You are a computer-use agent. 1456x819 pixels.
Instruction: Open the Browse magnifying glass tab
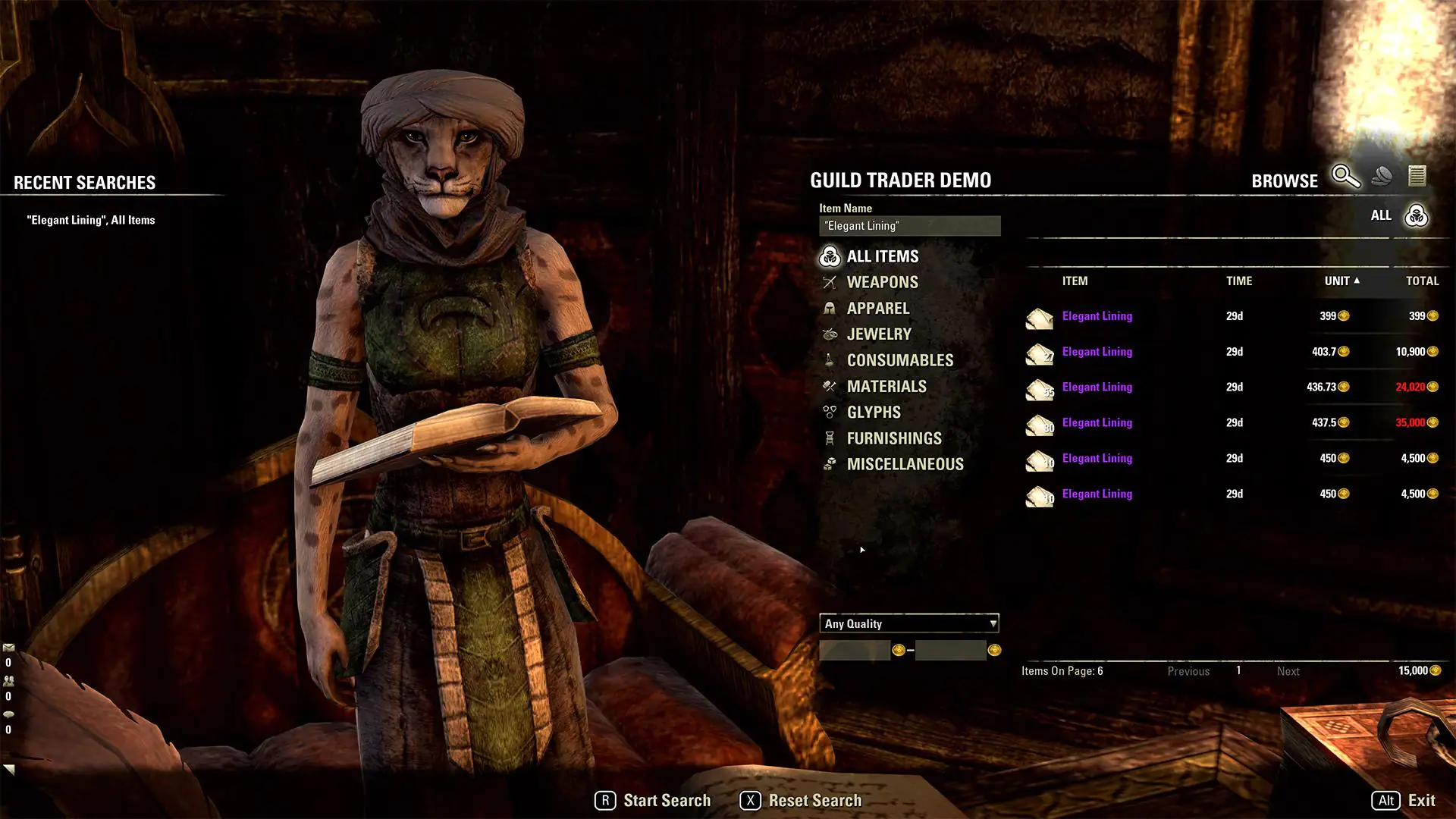pyautogui.click(x=1345, y=177)
